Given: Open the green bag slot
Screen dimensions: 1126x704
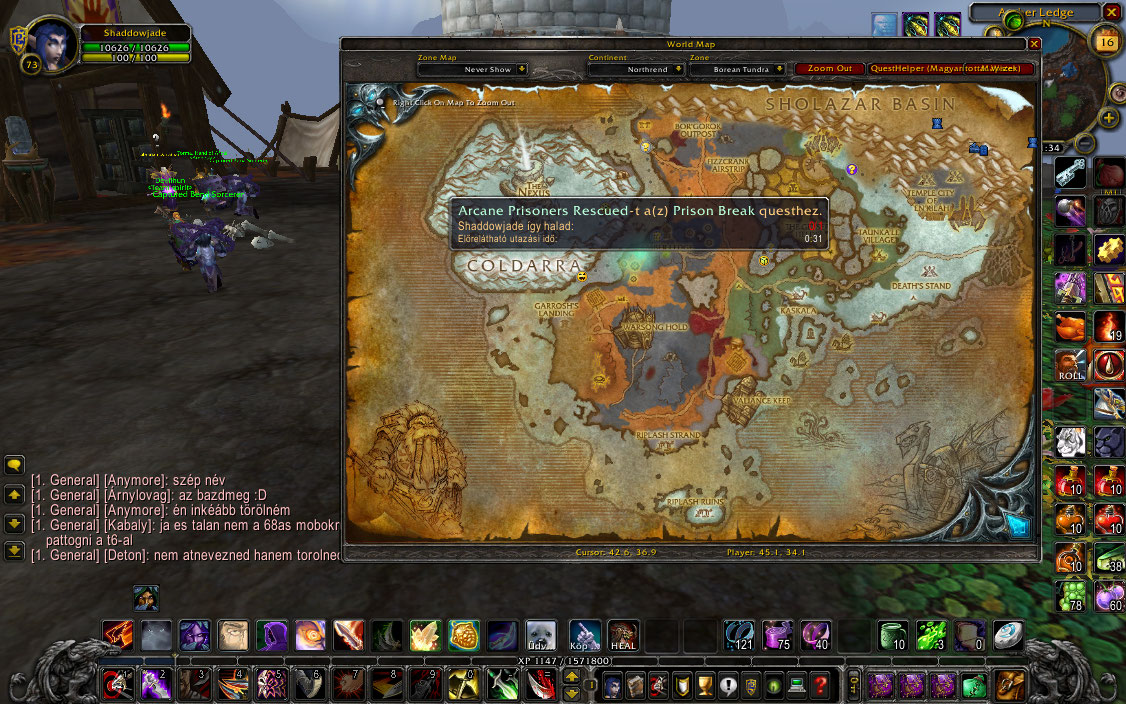Looking at the screenshot, I should coord(973,686).
